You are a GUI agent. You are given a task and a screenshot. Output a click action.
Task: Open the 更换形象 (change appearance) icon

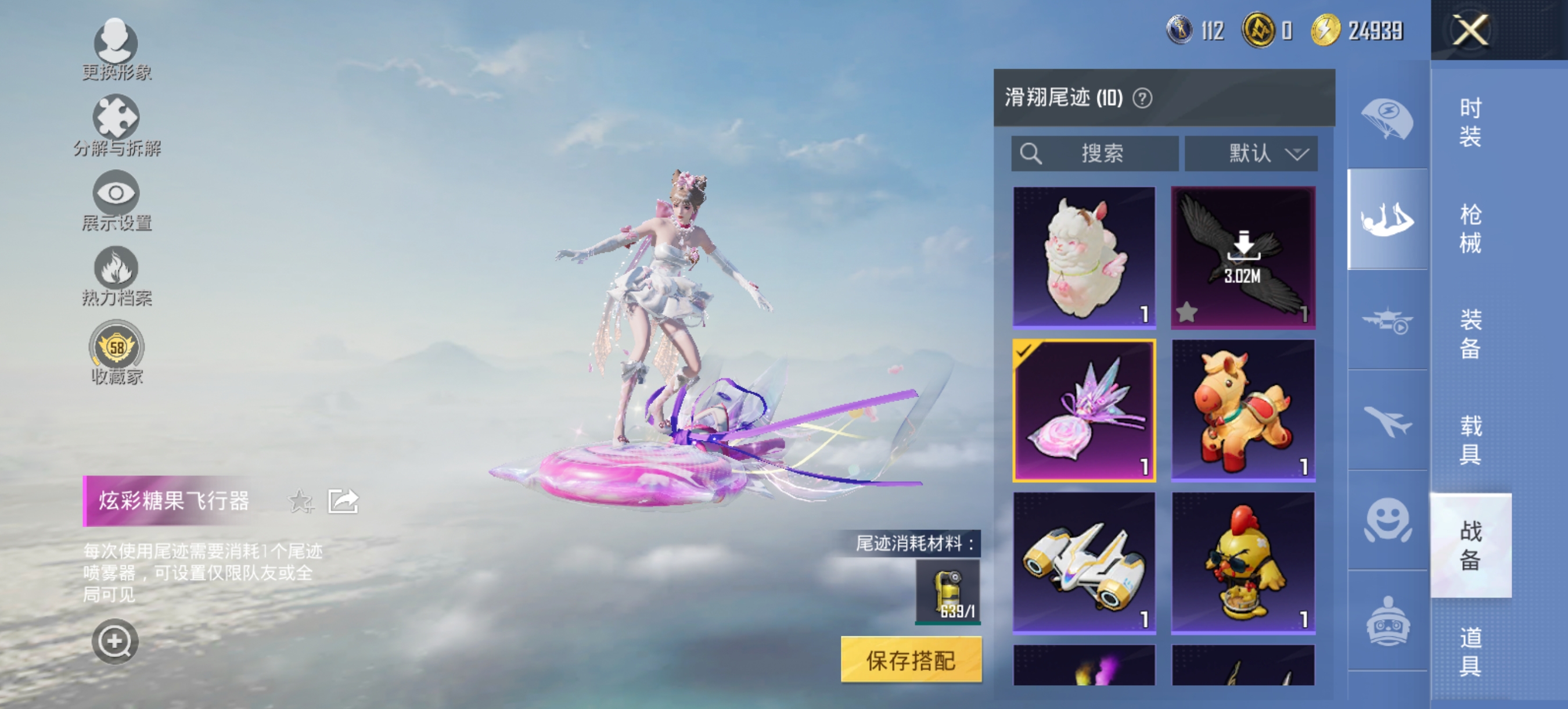pyautogui.click(x=117, y=42)
